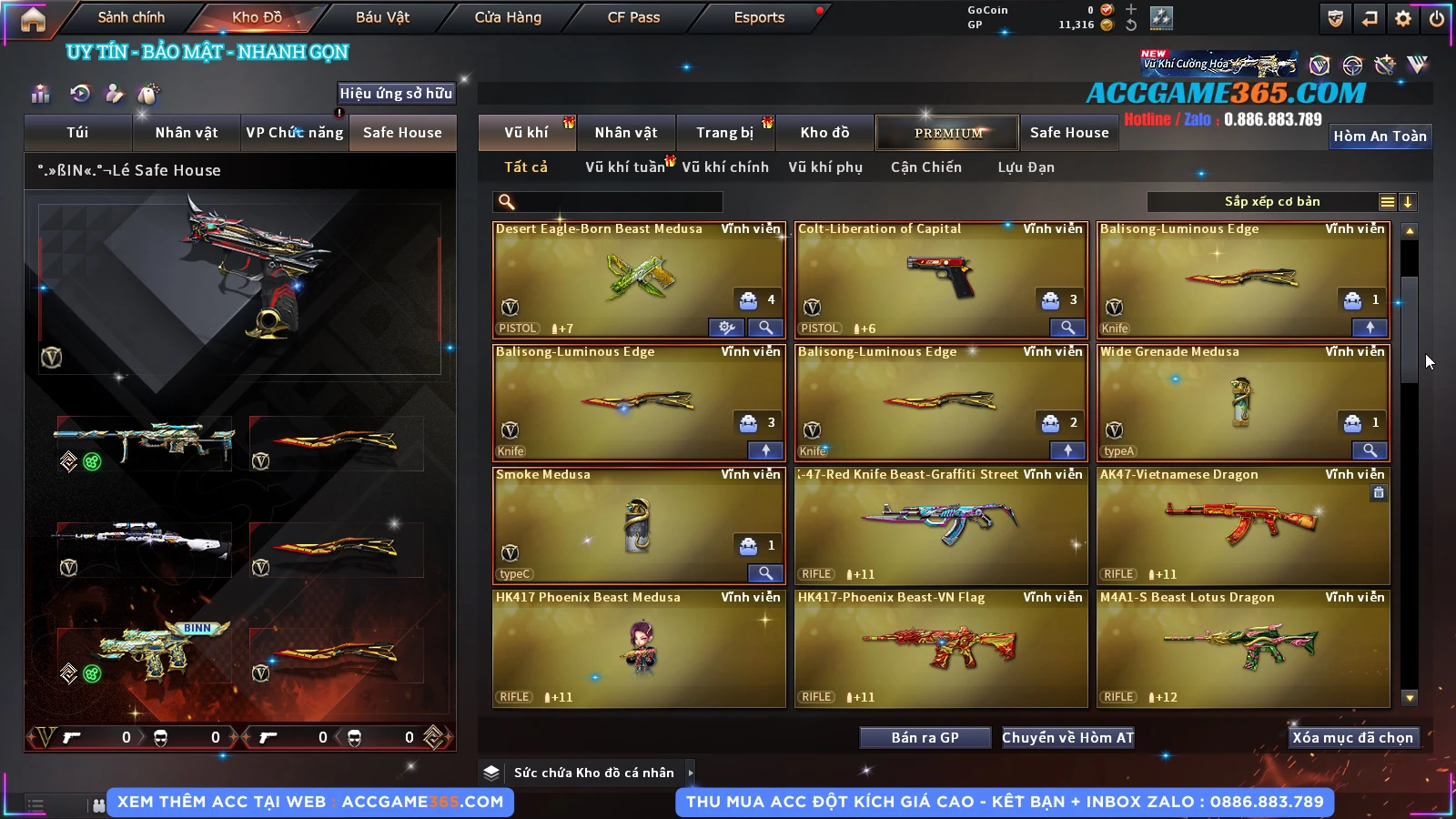Open settings with the gear icon
The width and height of the screenshot is (1456, 819).
coord(1403,18)
